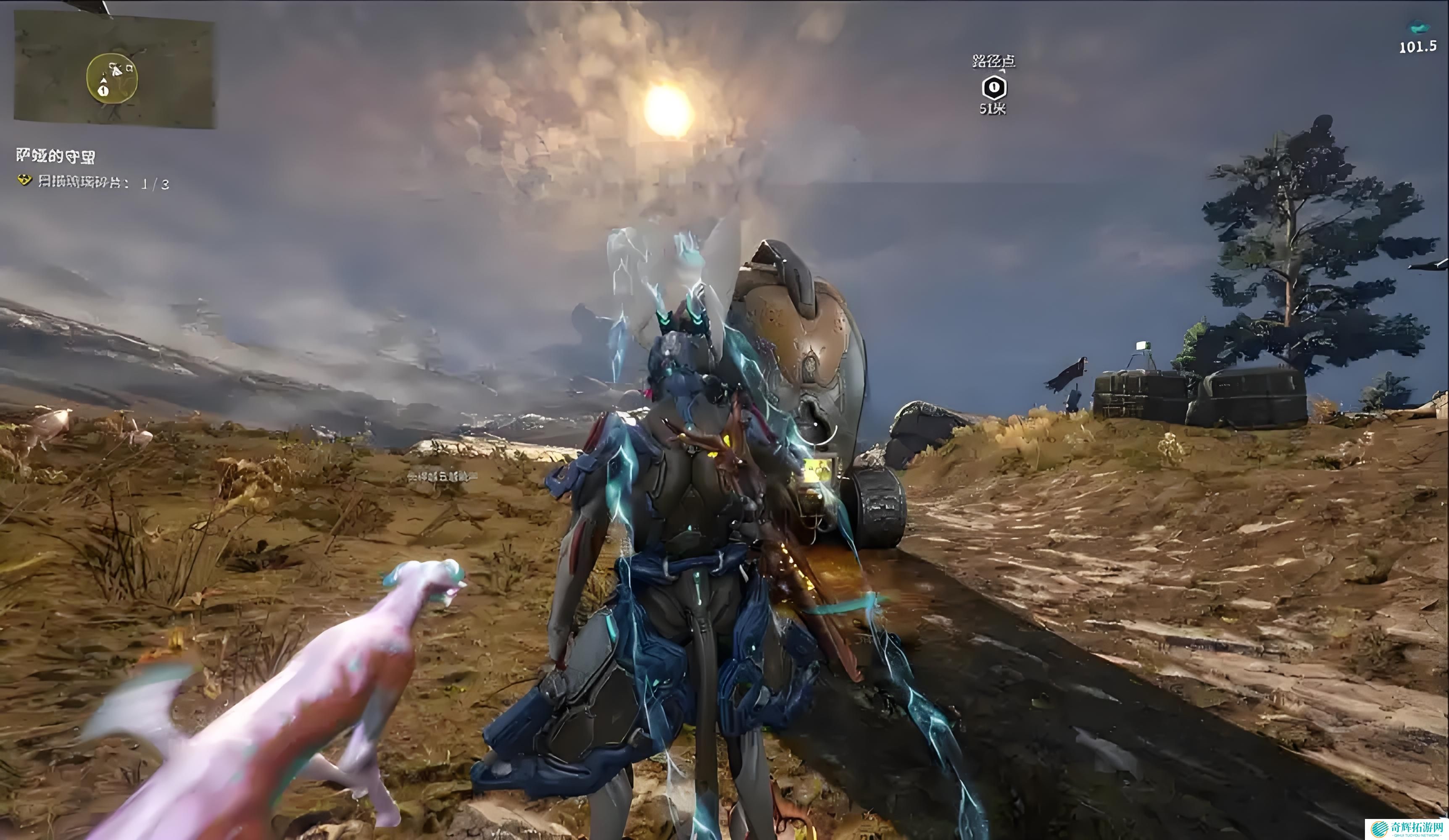Click the numbered marker on the minimap
The height and width of the screenshot is (840, 1449).
(103, 90)
